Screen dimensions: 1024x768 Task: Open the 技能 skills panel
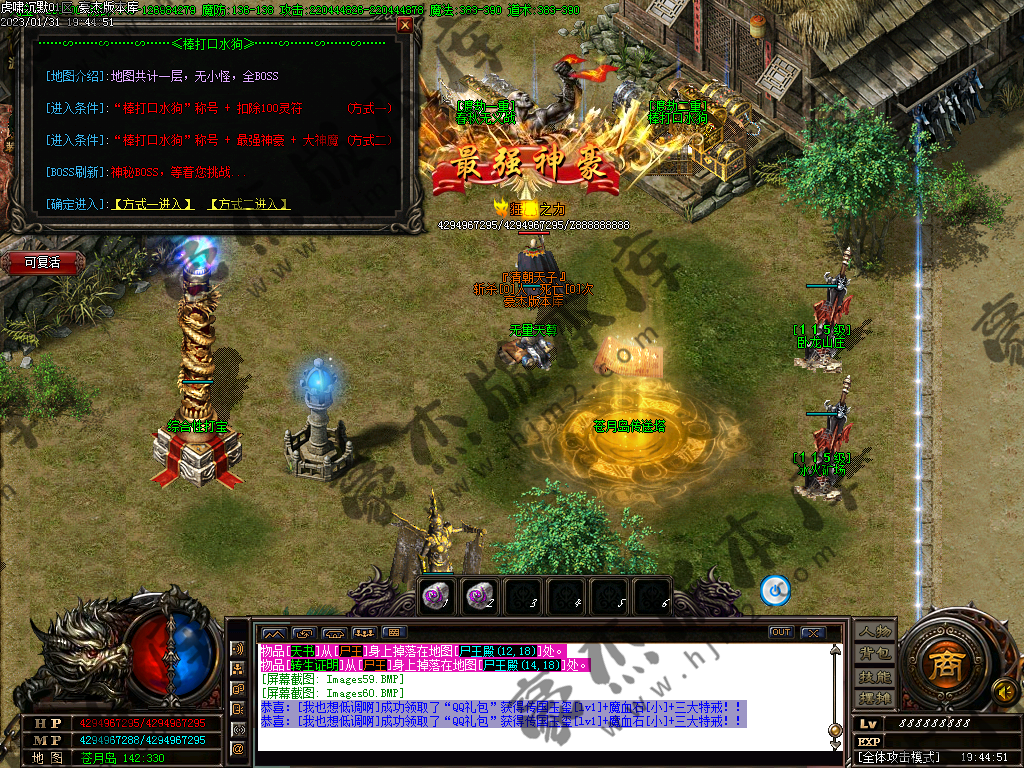873,676
